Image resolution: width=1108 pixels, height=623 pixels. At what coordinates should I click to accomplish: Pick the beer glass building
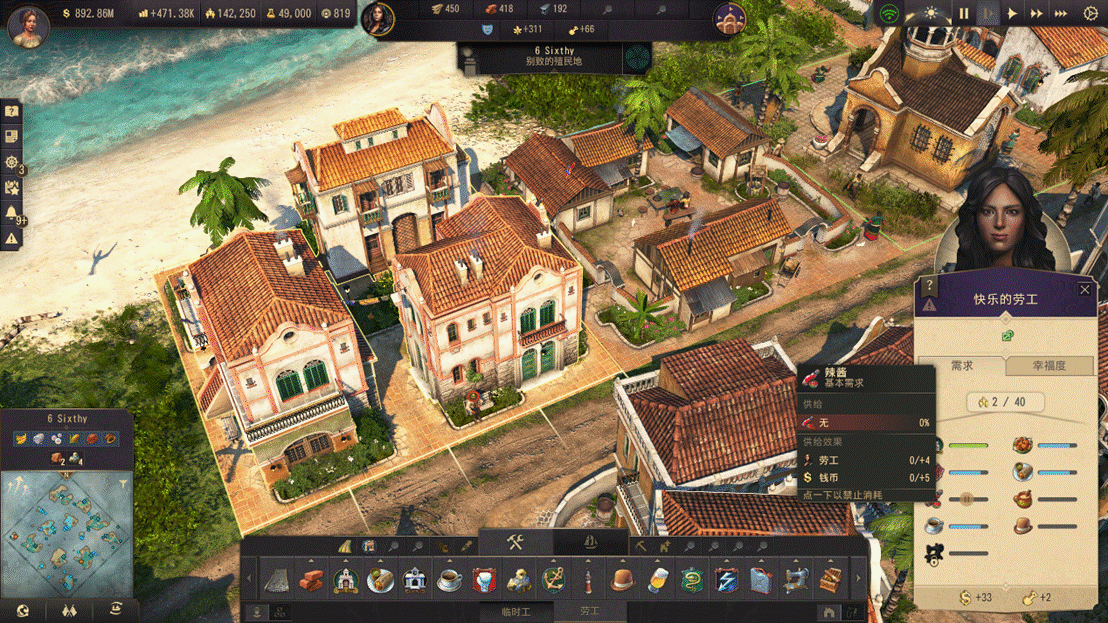[657, 579]
